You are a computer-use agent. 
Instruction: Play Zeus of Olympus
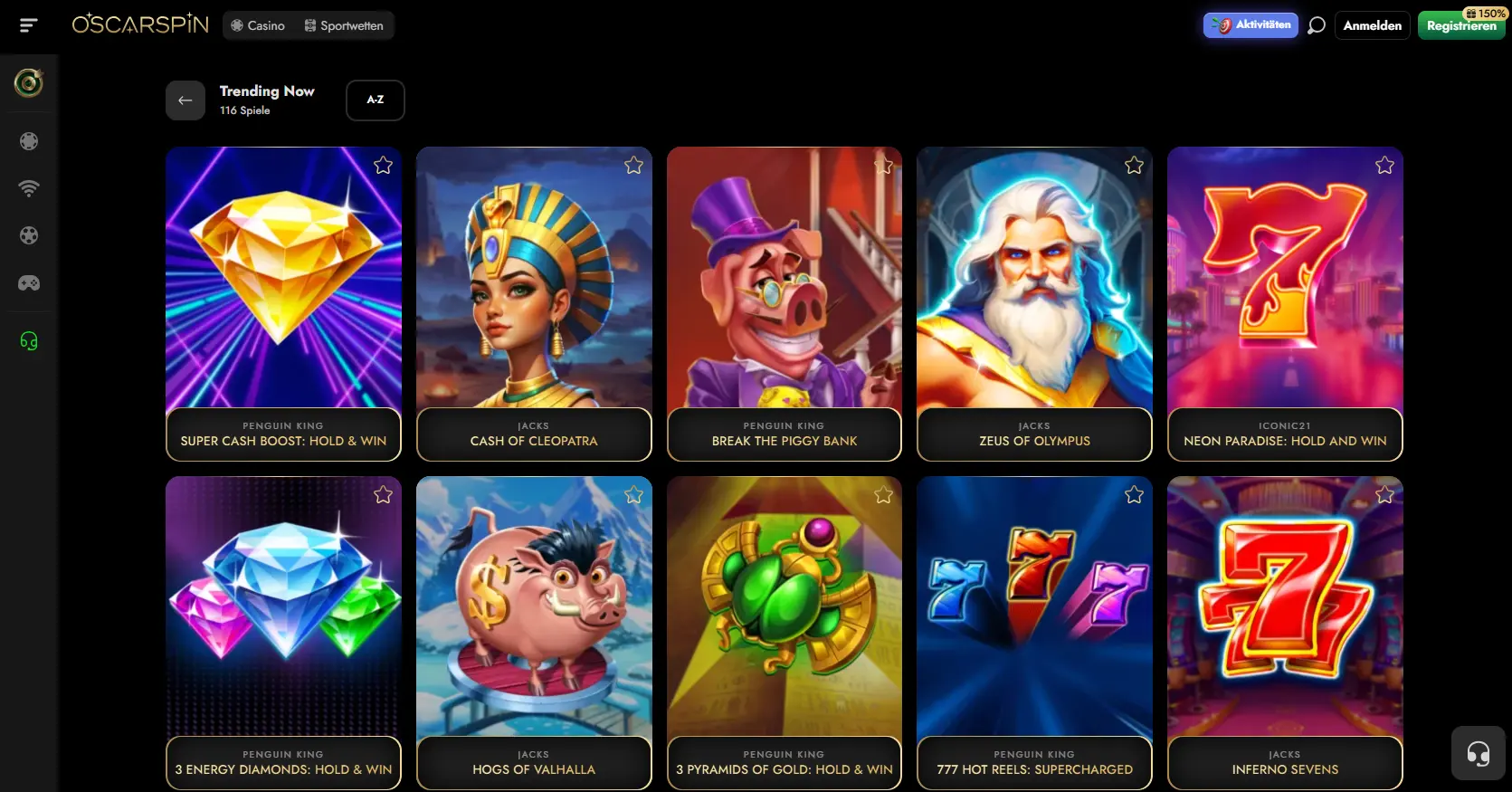(1034, 290)
